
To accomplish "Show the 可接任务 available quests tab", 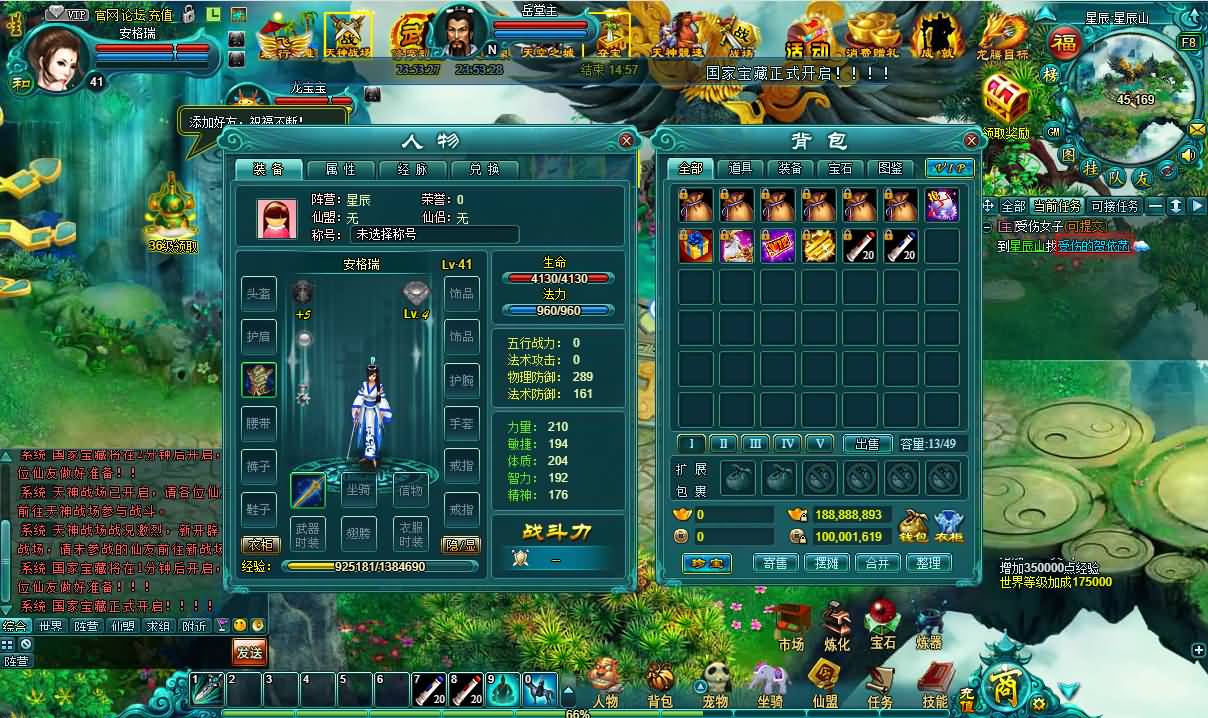I will click(1115, 206).
